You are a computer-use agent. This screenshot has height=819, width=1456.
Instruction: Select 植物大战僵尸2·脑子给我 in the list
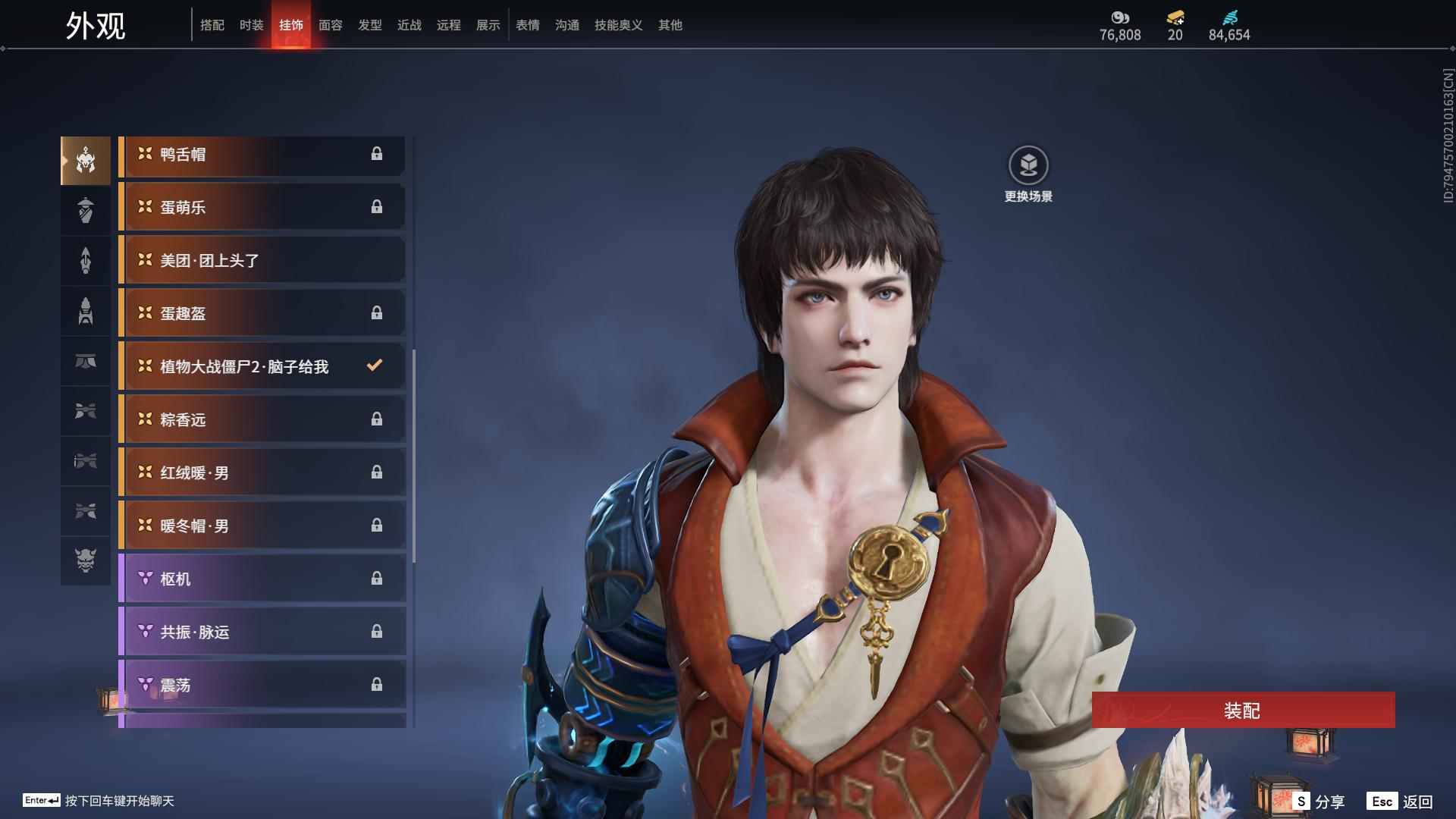(x=262, y=367)
